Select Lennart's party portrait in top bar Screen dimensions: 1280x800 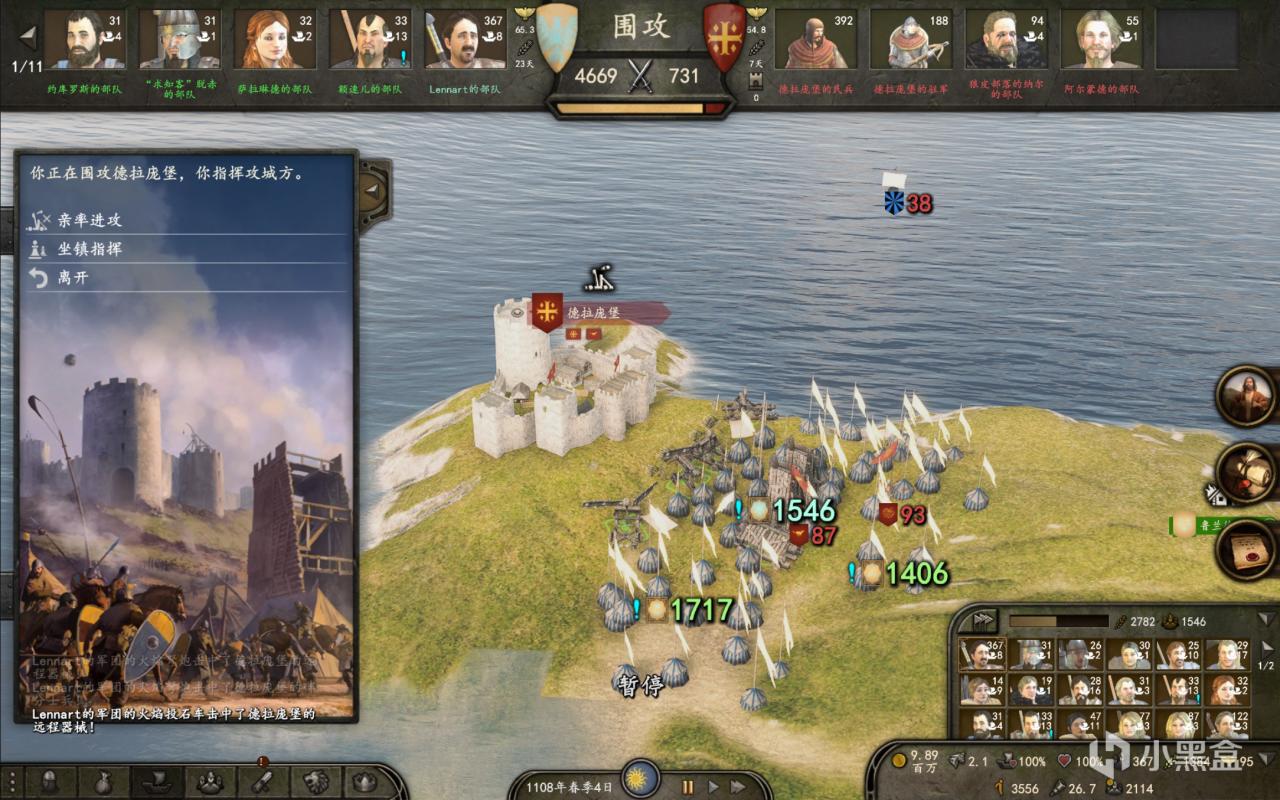[465, 41]
